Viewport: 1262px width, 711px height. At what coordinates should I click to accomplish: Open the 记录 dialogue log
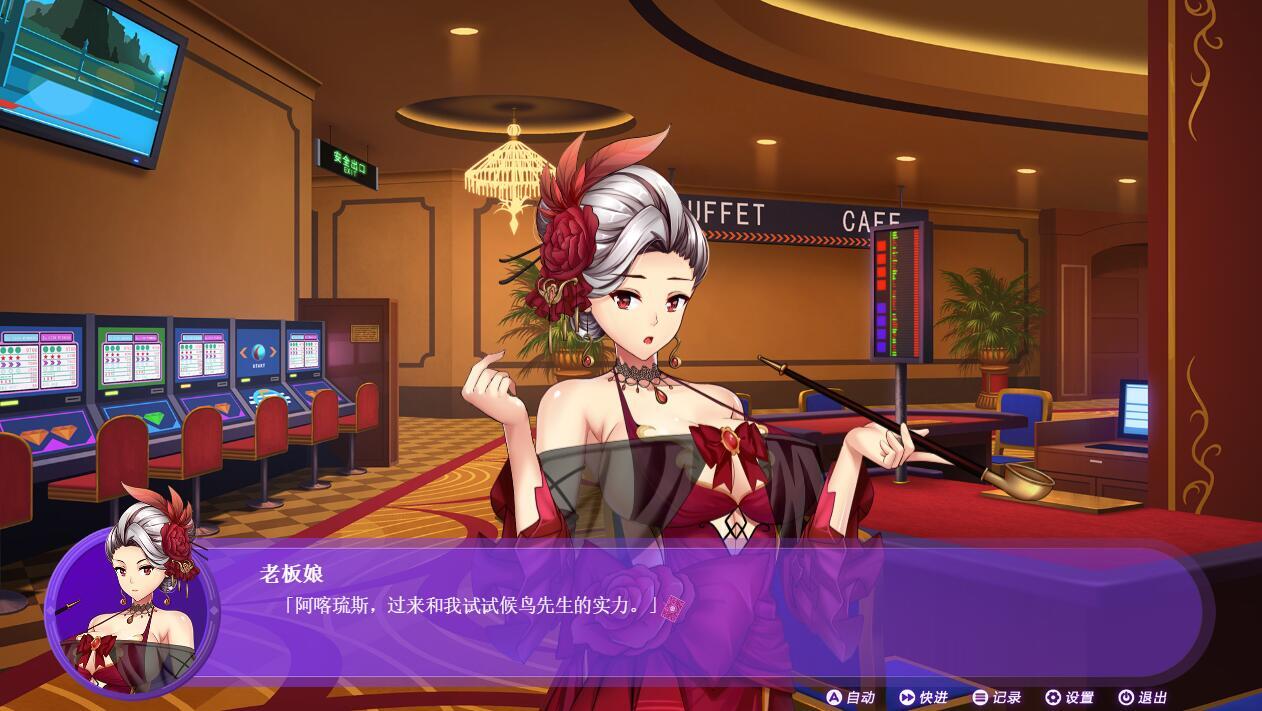point(997,697)
